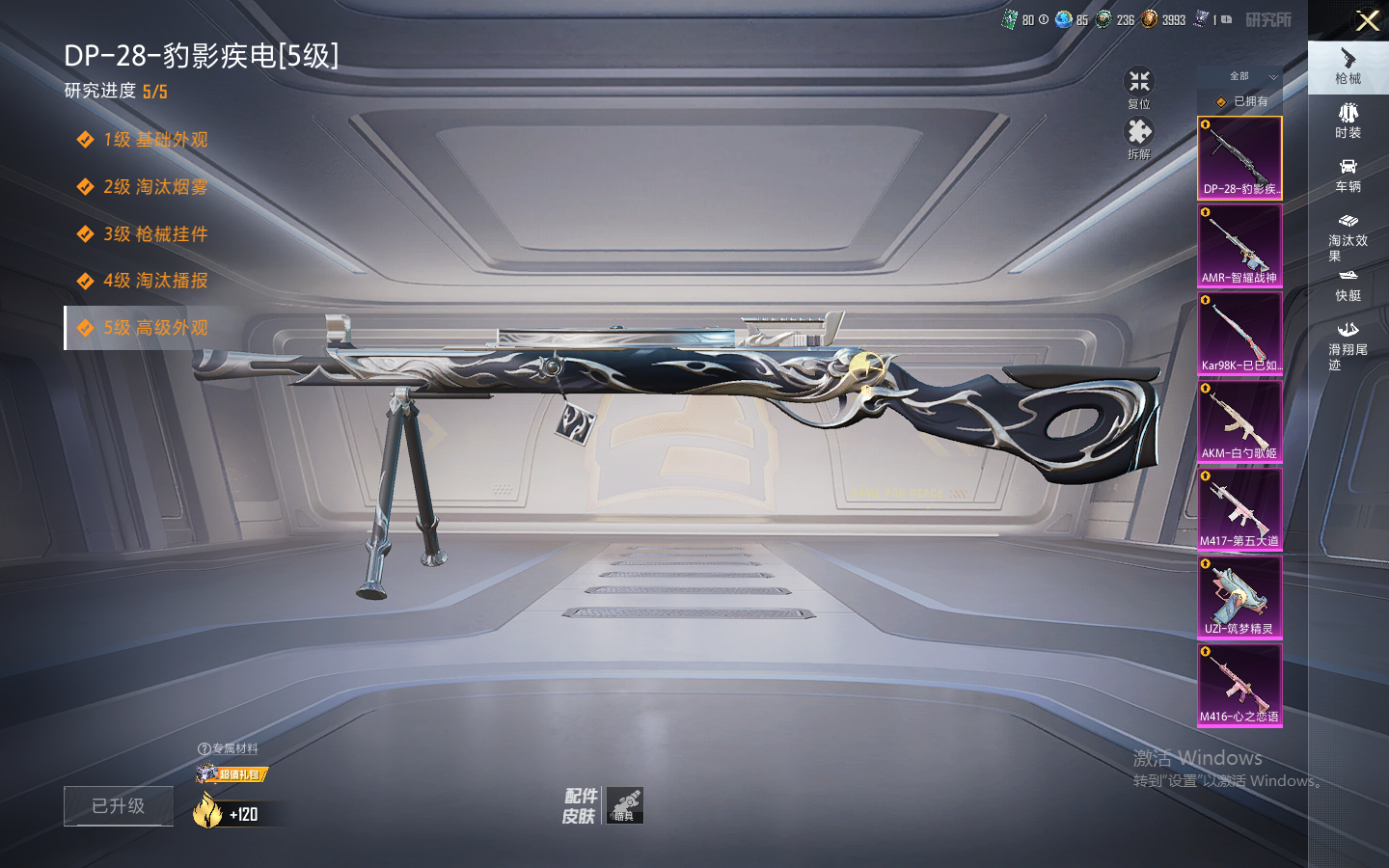Select the 车辆 vehicle tab
1389x868 pixels.
[1348, 175]
